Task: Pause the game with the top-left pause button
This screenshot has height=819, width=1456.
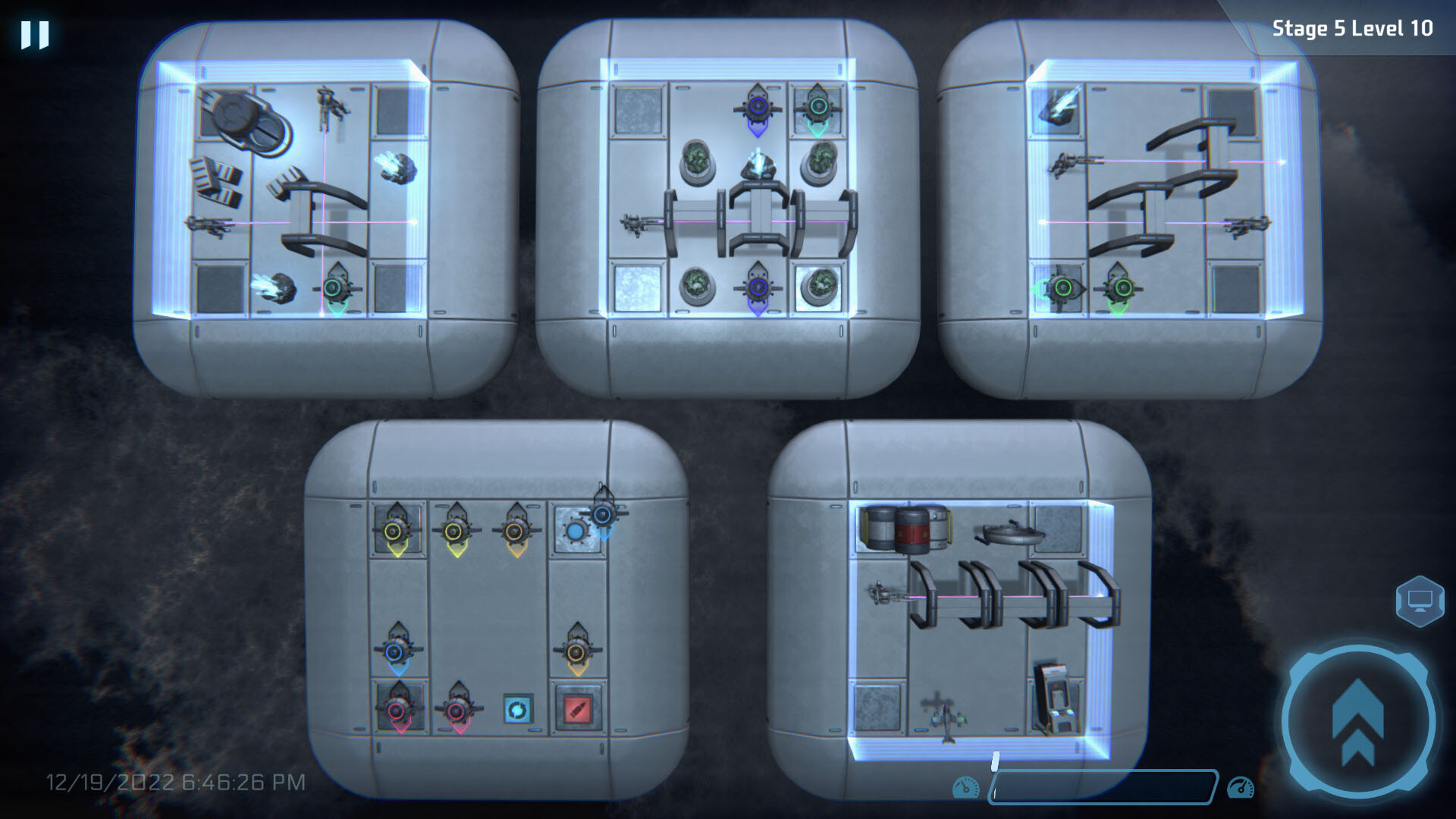Action: pyautogui.click(x=33, y=33)
